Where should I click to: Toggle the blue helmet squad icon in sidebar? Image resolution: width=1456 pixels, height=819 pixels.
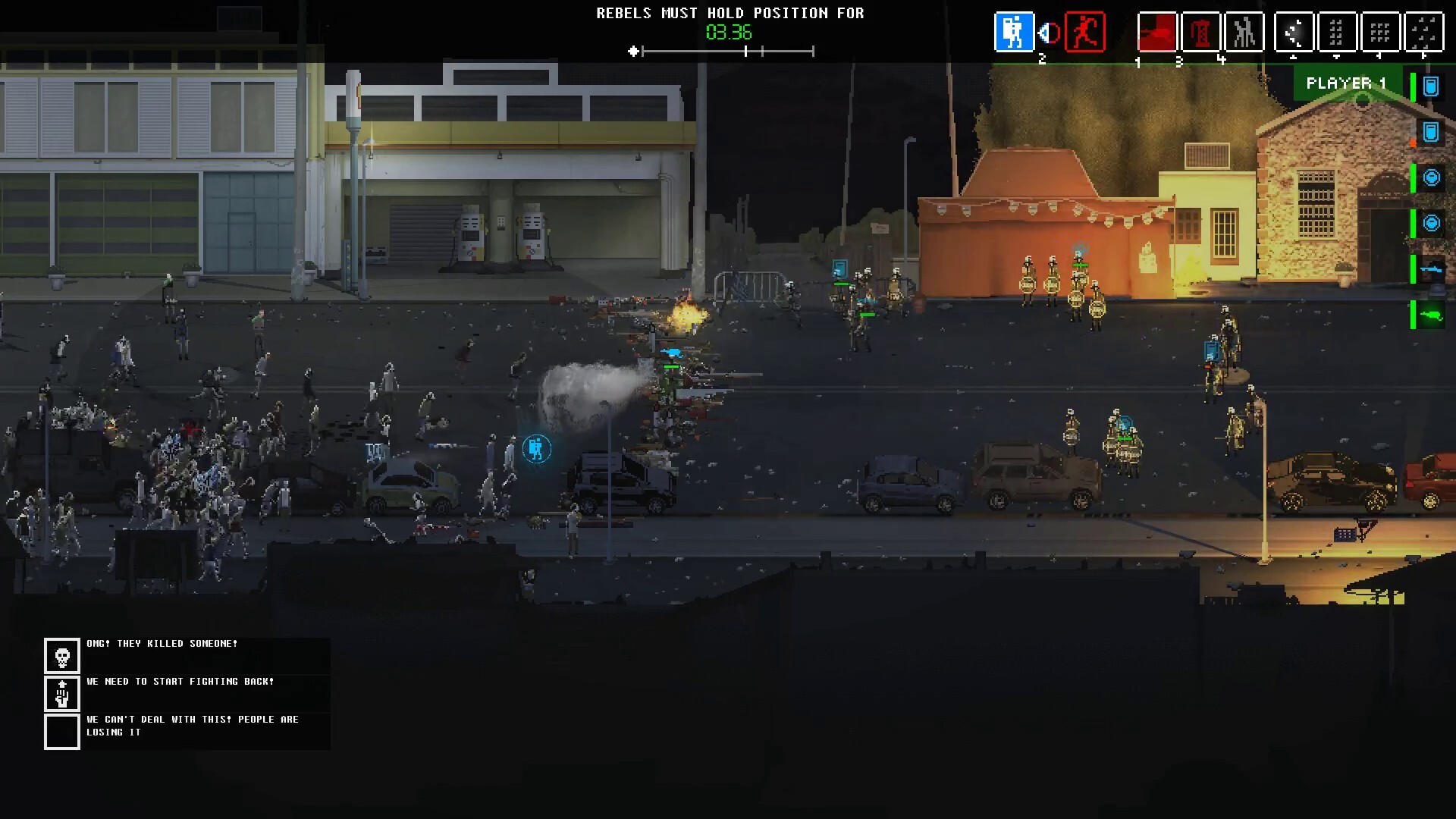click(1432, 178)
